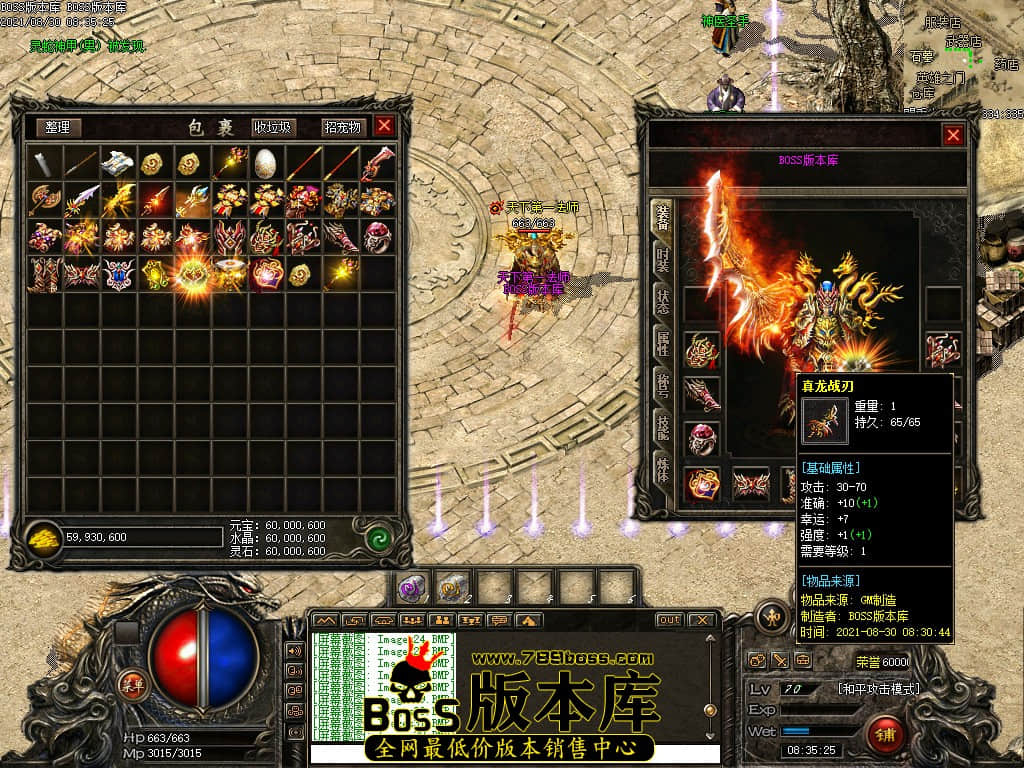Click the 和平攻击模式 attack mode label
Screen dimensions: 1024x768
878,689
